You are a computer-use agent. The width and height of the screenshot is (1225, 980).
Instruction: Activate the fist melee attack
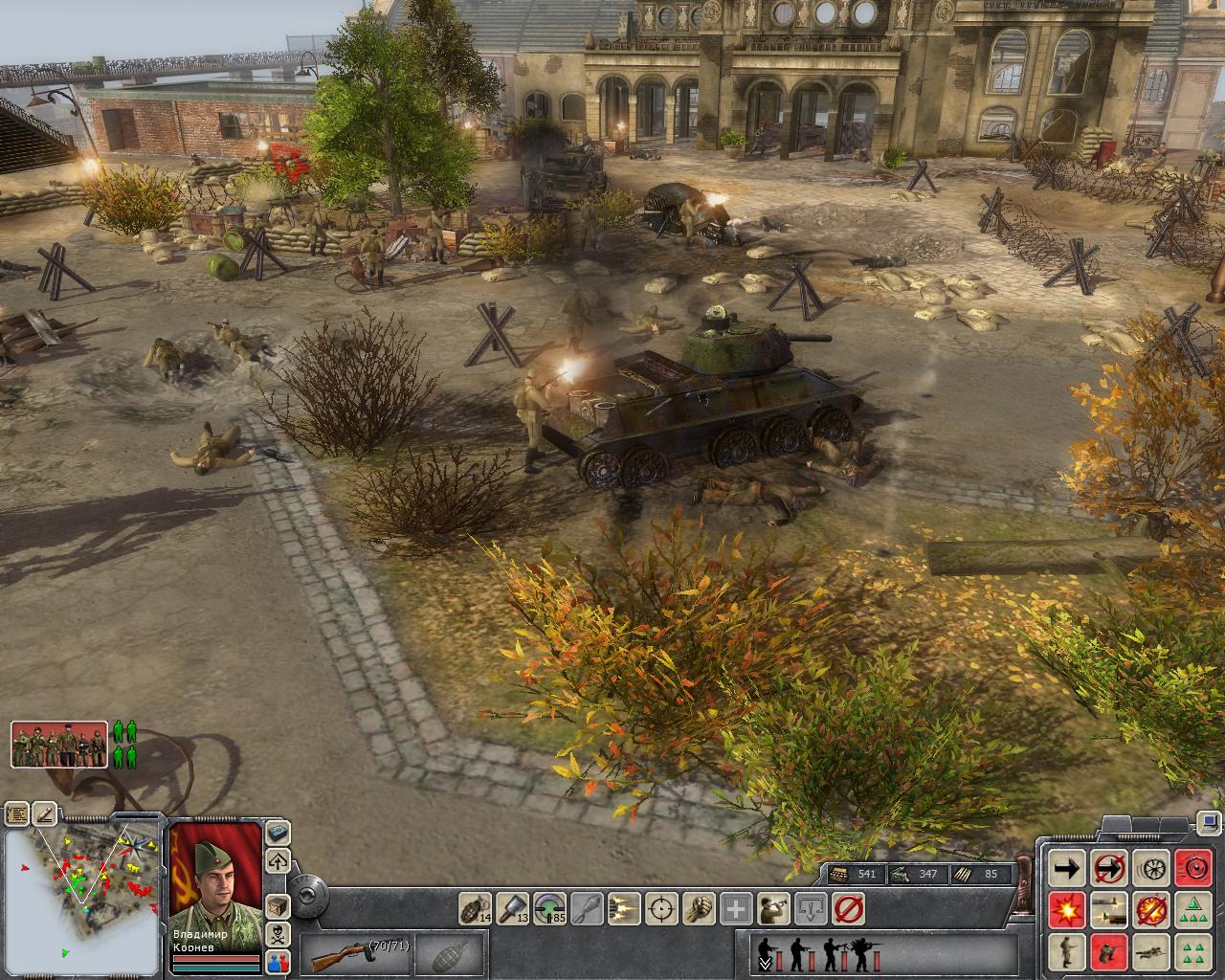click(x=700, y=907)
